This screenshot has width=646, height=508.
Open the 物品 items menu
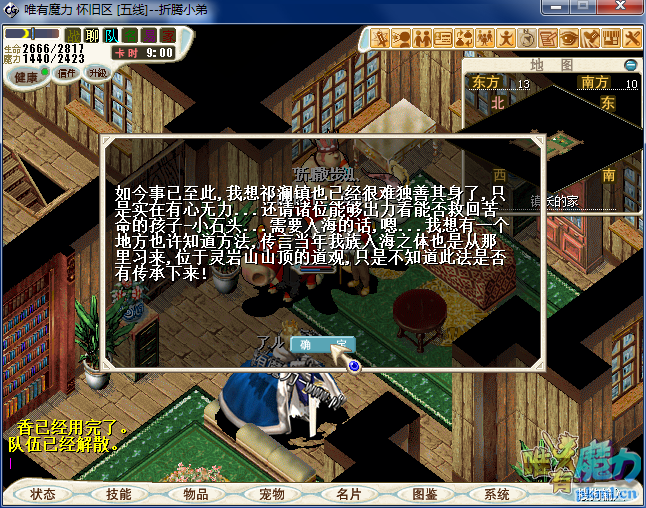(x=196, y=494)
